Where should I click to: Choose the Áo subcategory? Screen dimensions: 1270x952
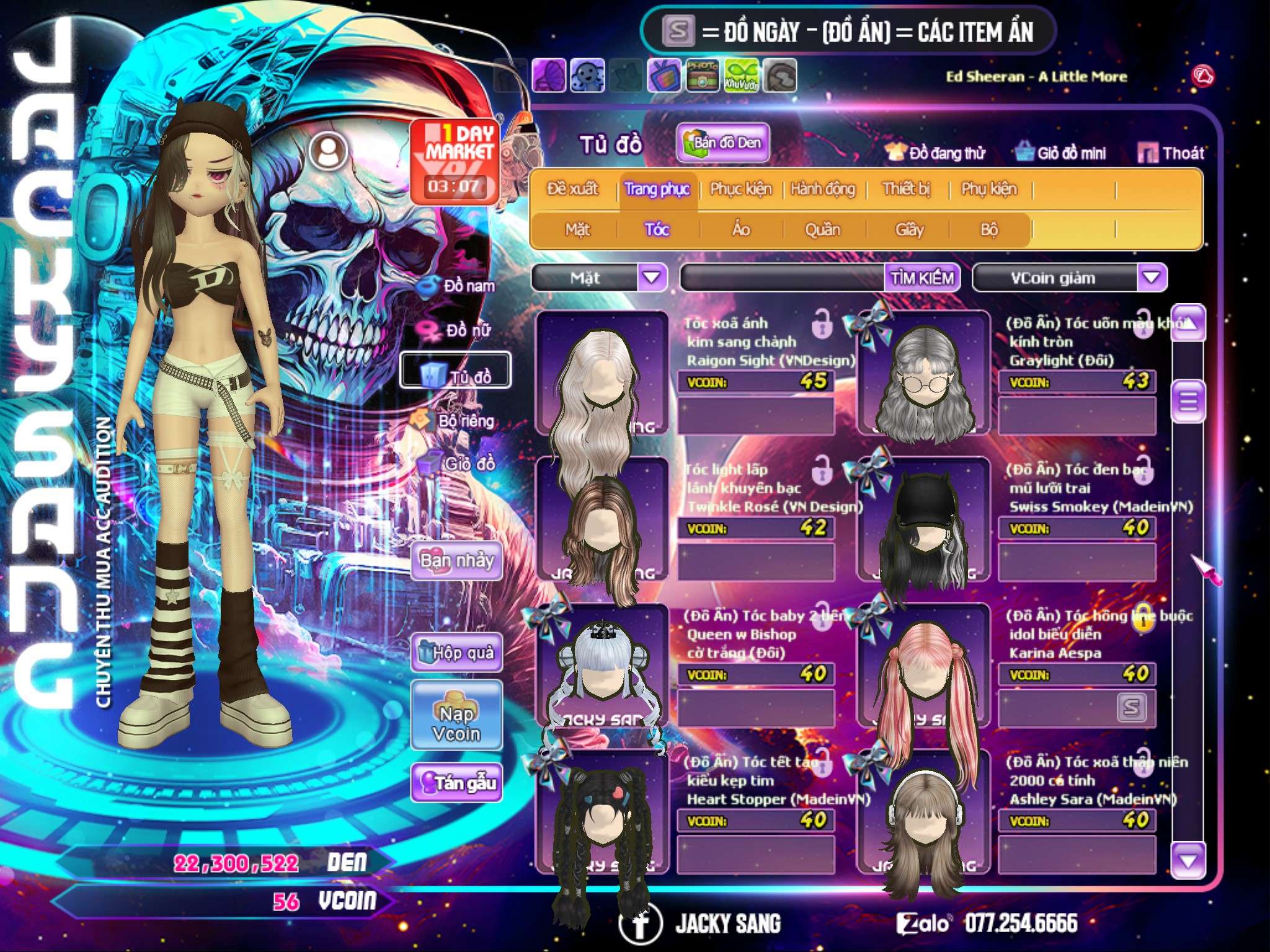point(741,230)
